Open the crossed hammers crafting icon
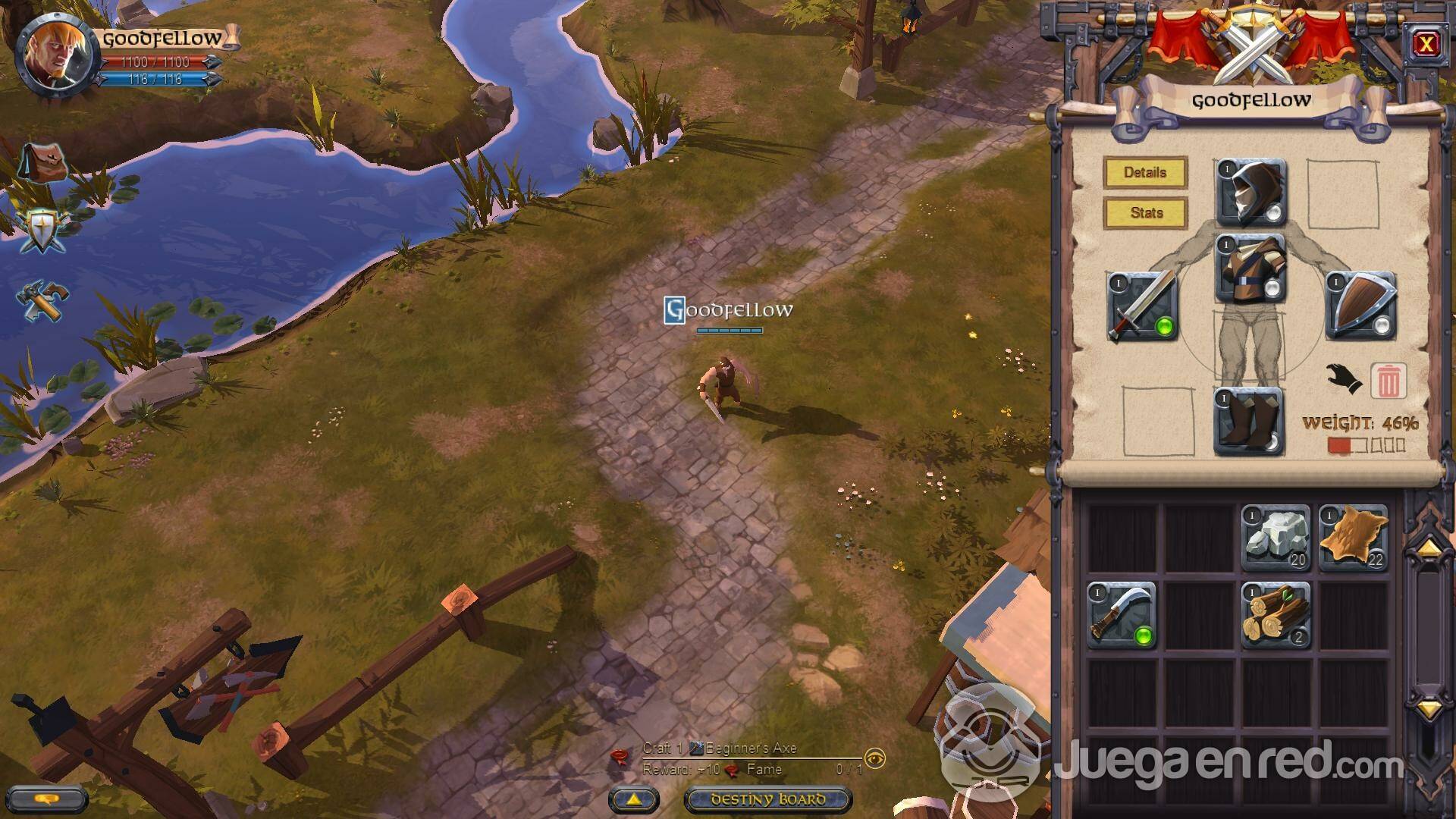1456x819 pixels. point(42,300)
